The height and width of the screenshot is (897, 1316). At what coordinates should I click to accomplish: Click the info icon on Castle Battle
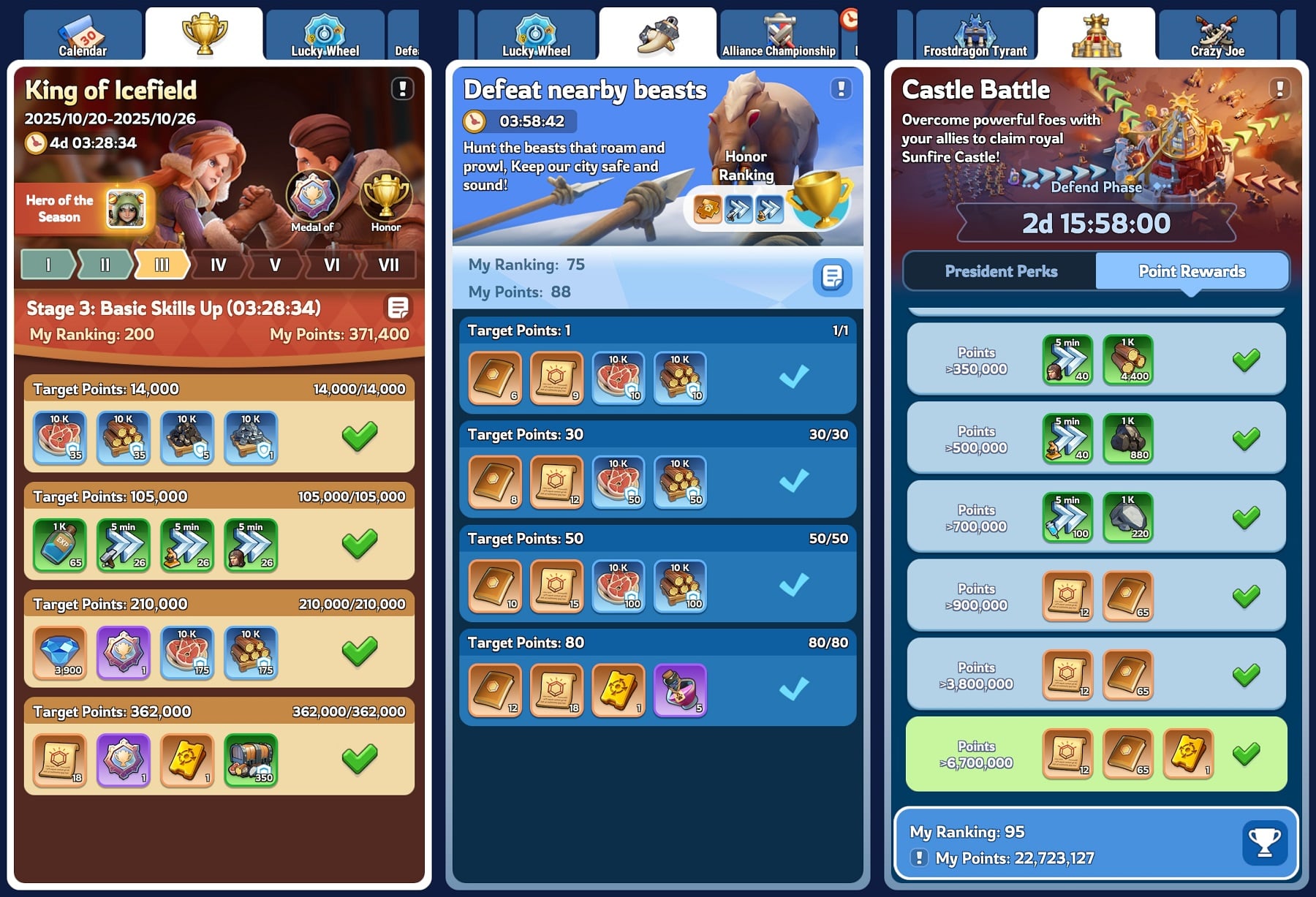1278,88
